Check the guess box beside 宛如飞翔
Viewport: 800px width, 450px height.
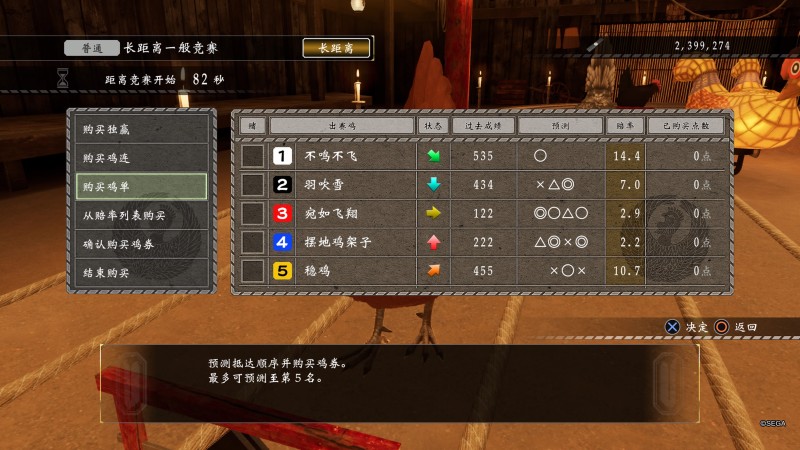pyautogui.click(x=253, y=213)
